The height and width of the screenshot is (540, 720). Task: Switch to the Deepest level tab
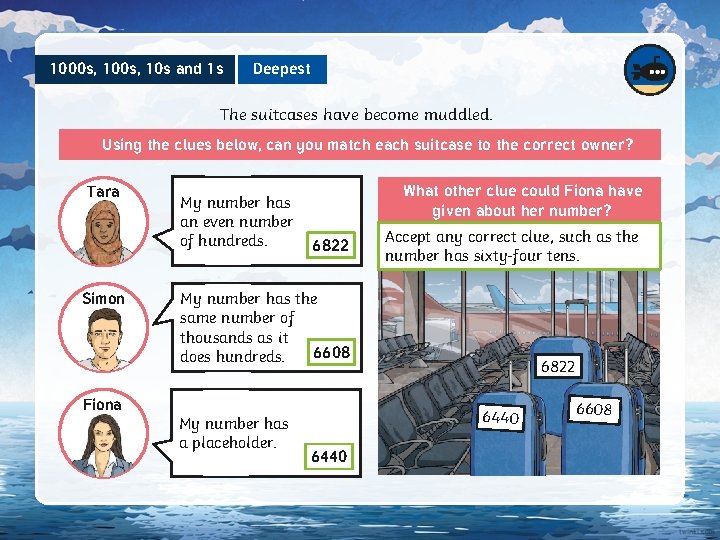pos(281,69)
